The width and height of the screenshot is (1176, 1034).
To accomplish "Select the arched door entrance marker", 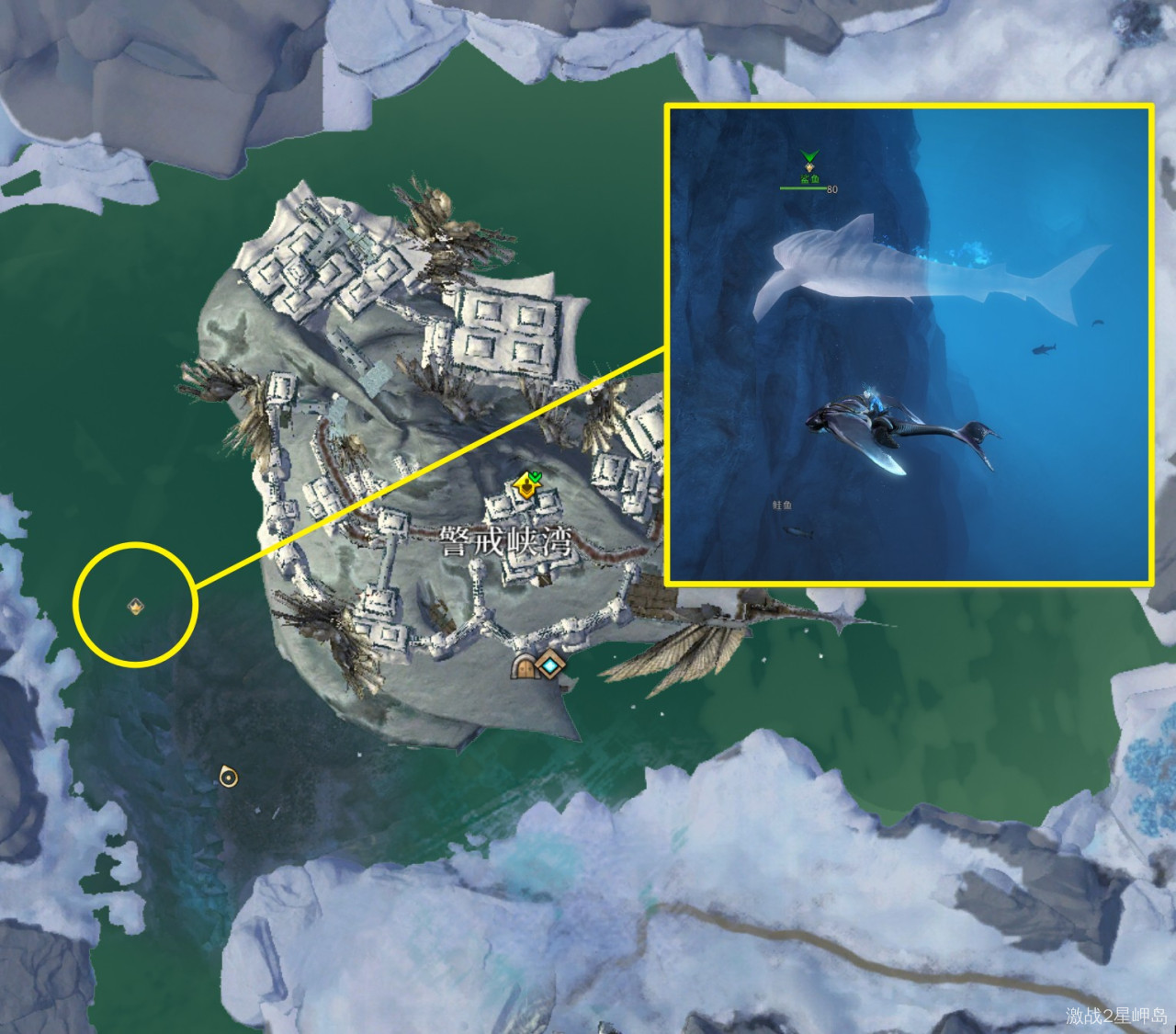I will pos(526,667).
